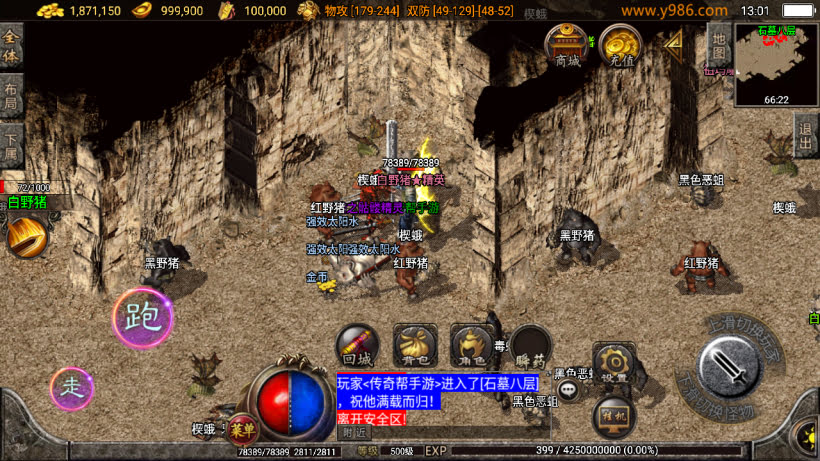Image resolution: width=820 pixels, height=461 pixels.
Task: Open the 充值 recharge screen
Action: [621, 44]
